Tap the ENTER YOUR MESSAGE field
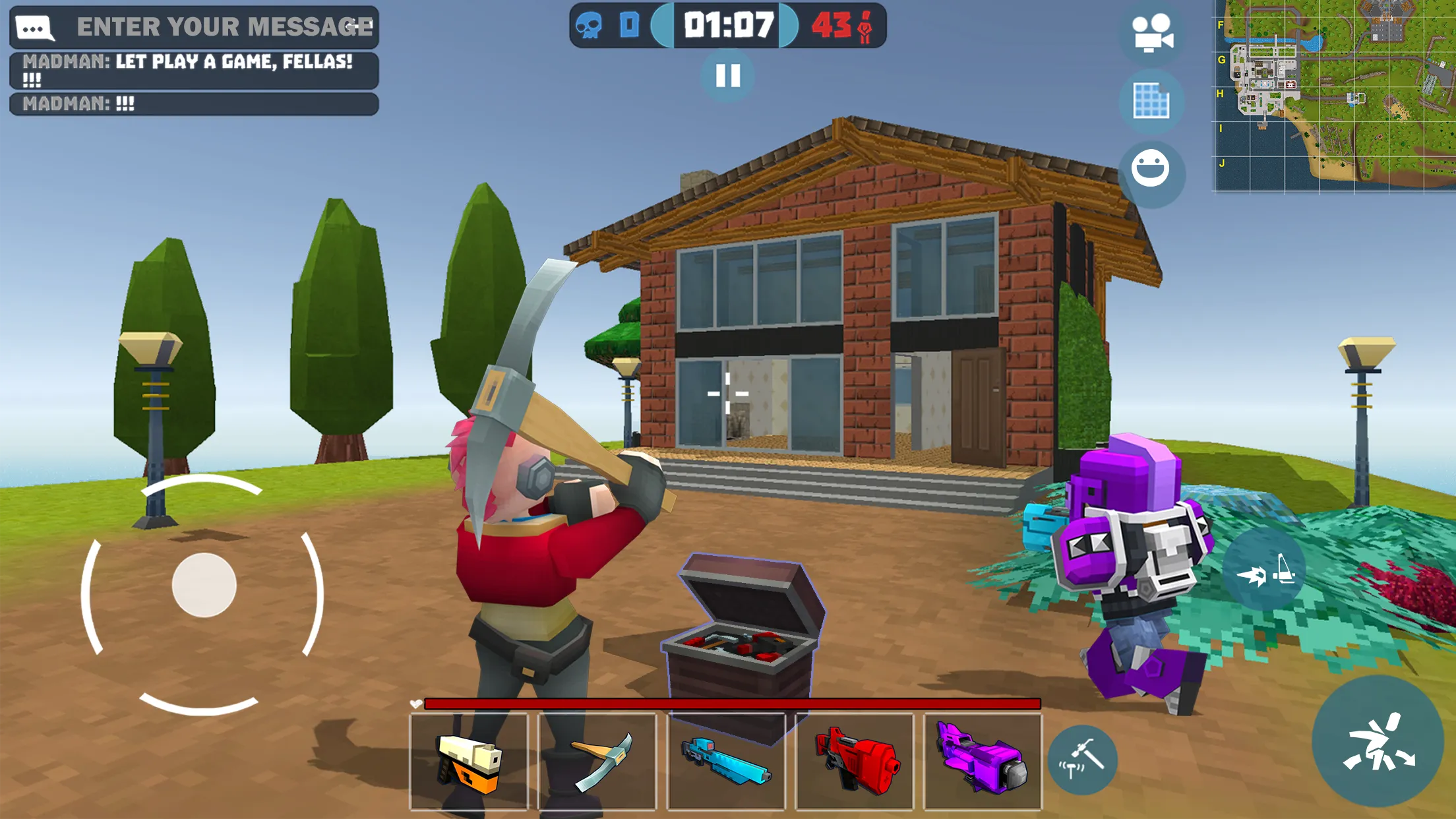This screenshot has height=819, width=1456. pyautogui.click(x=224, y=28)
